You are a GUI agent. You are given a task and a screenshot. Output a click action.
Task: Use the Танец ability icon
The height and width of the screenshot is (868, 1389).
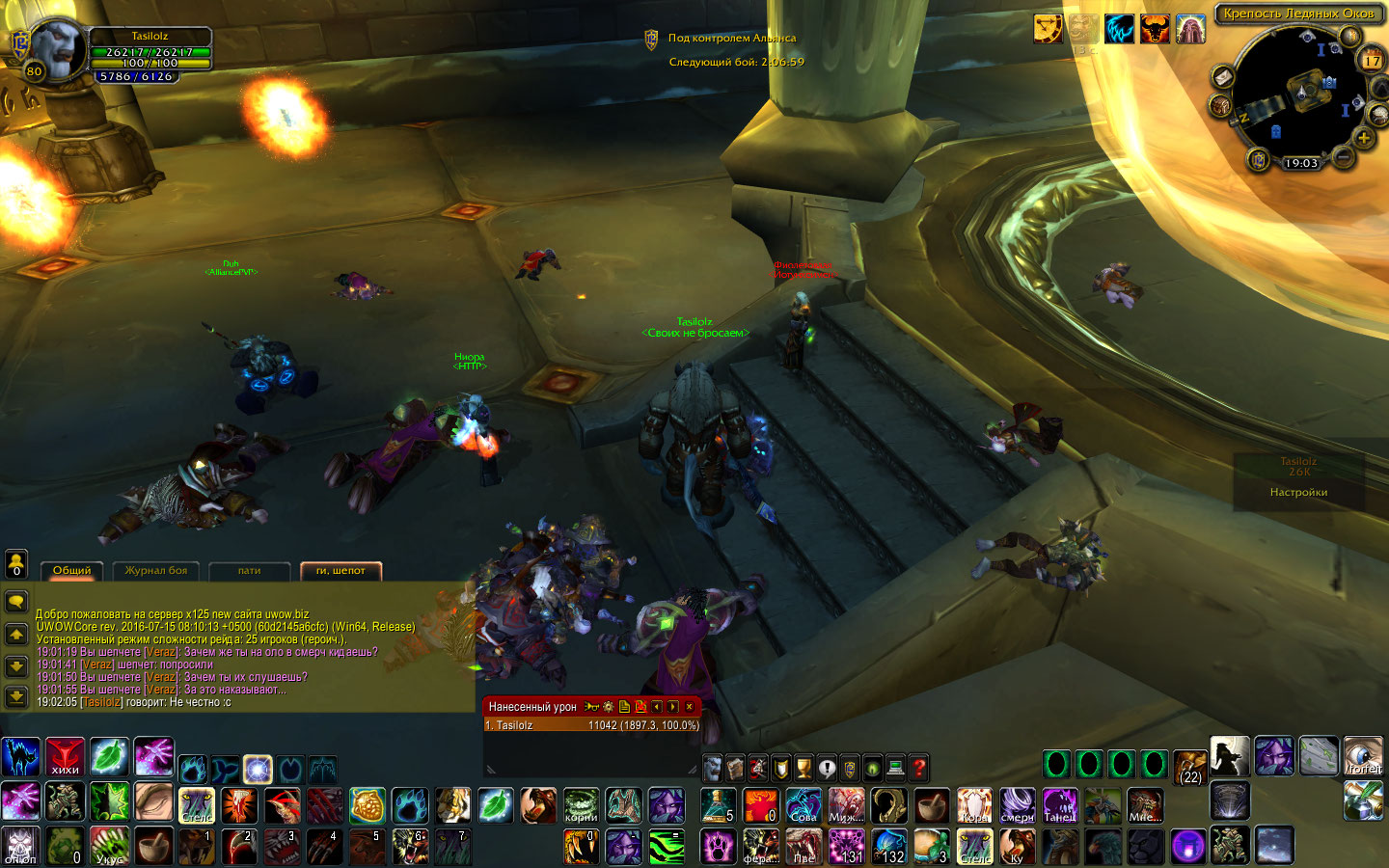point(1059,805)
